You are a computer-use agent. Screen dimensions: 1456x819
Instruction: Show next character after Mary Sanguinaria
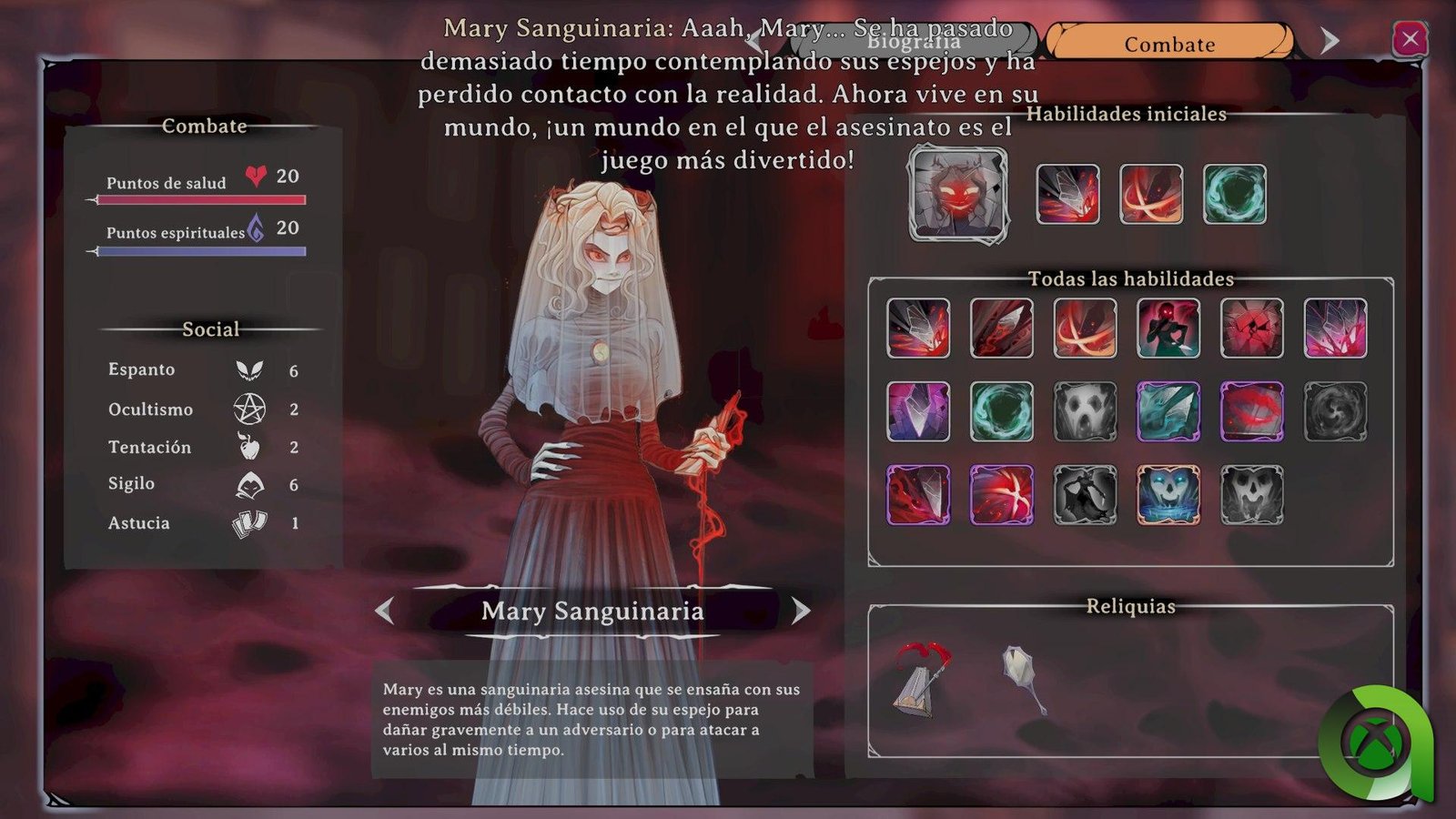[x=801, y=611]
